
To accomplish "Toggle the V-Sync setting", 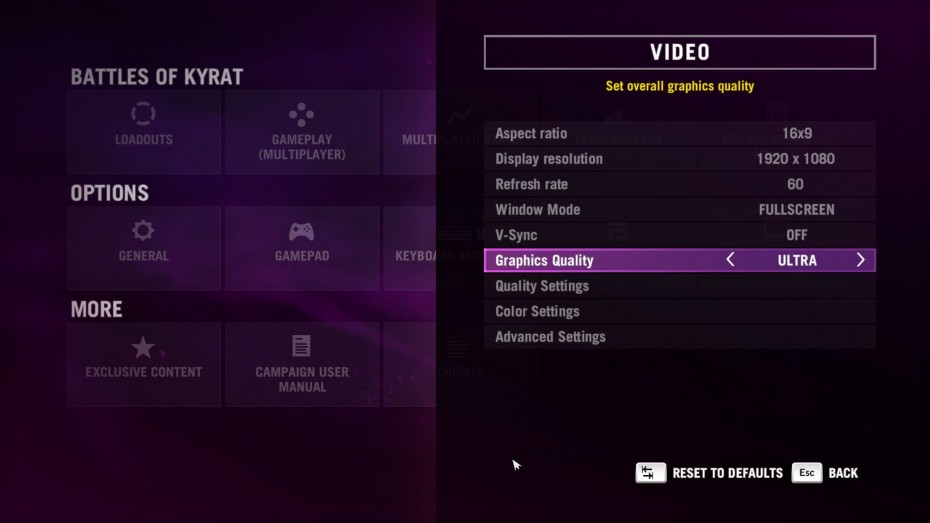I will click(679, 235).
